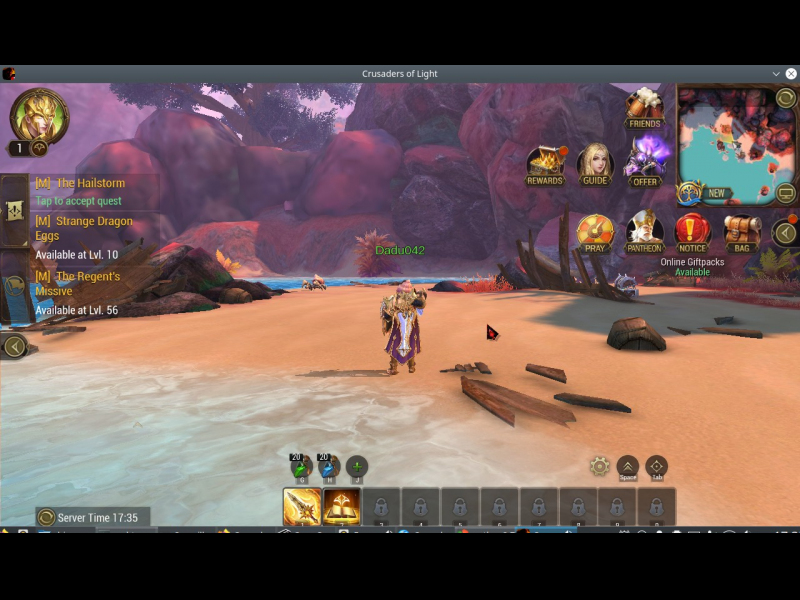Open the Rewards treasure chest
This screenshot has width=800, height=600.
(545, 164)
